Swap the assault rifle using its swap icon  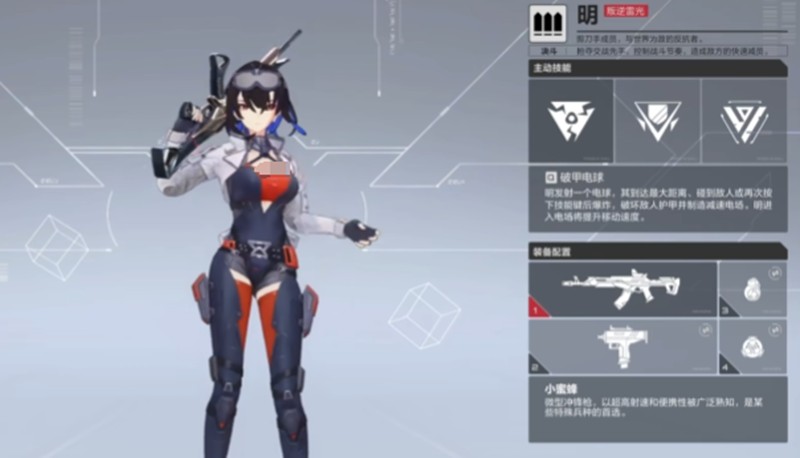(x=706, y=271)
